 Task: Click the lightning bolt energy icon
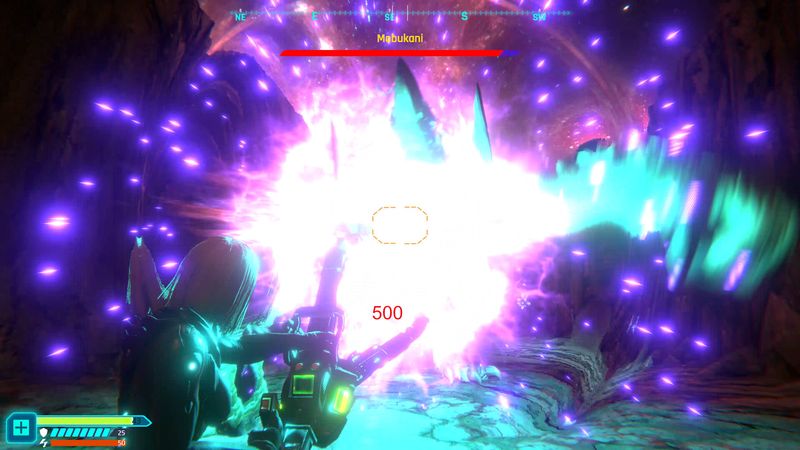[43, 441]
